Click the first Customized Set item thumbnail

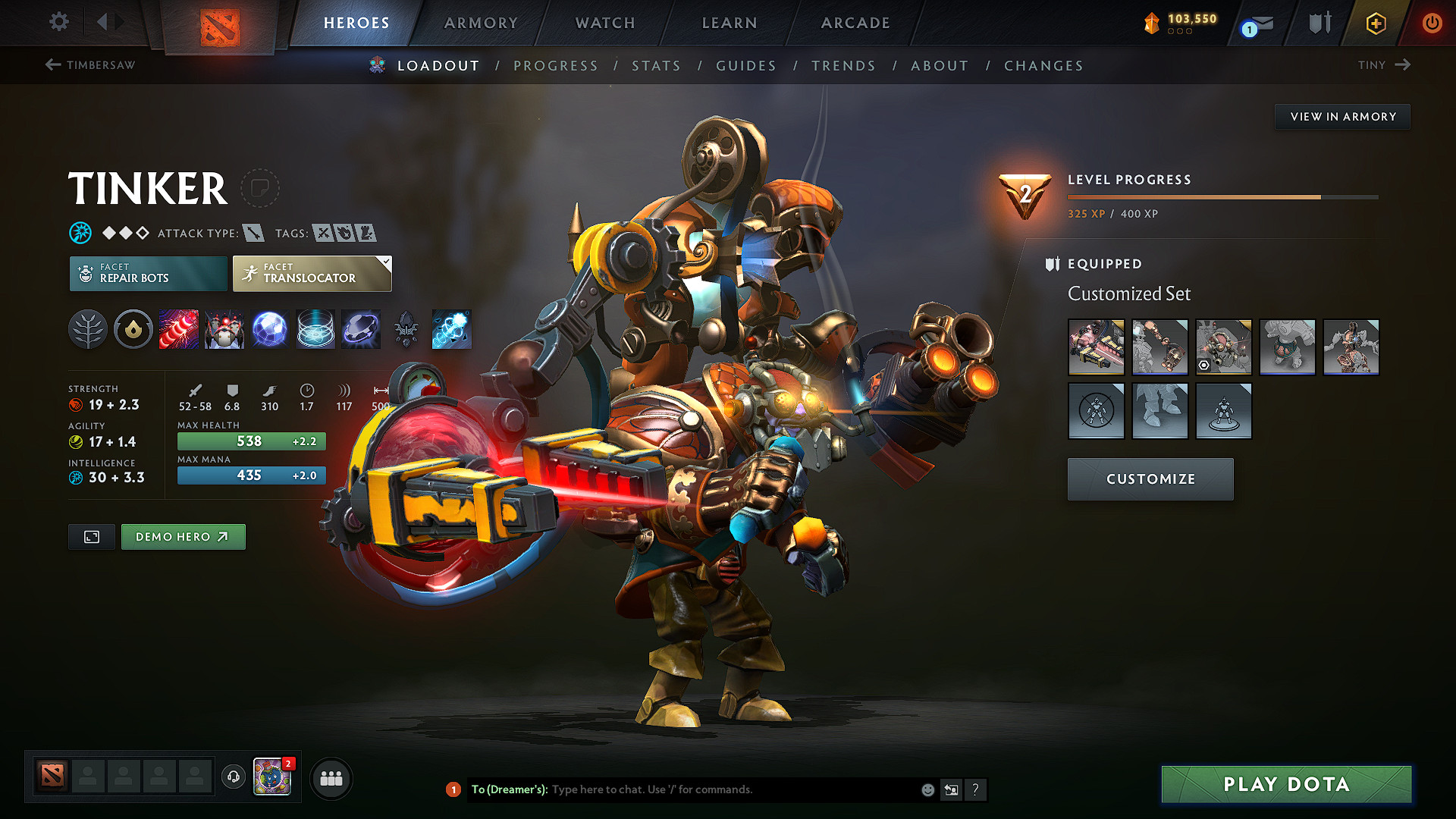[x=1096, y=347]
